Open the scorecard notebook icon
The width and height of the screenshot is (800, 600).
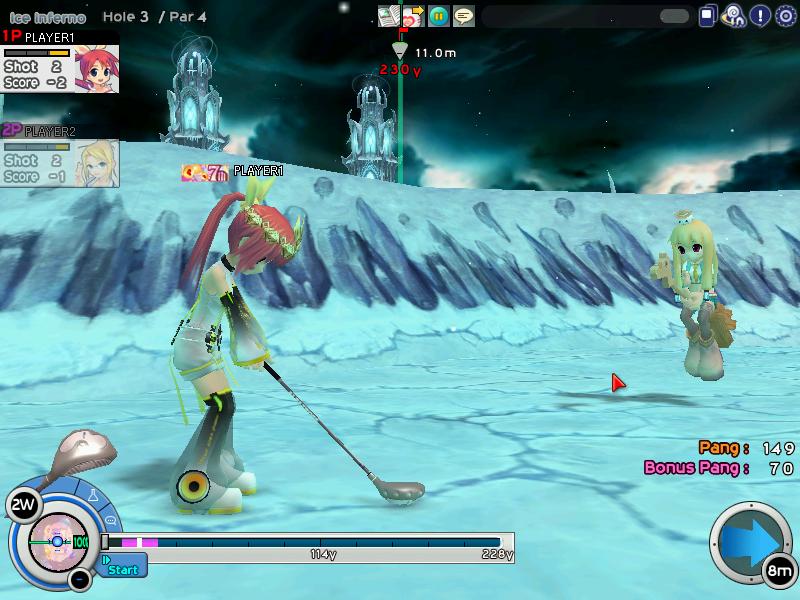click(x=388, y=16)
